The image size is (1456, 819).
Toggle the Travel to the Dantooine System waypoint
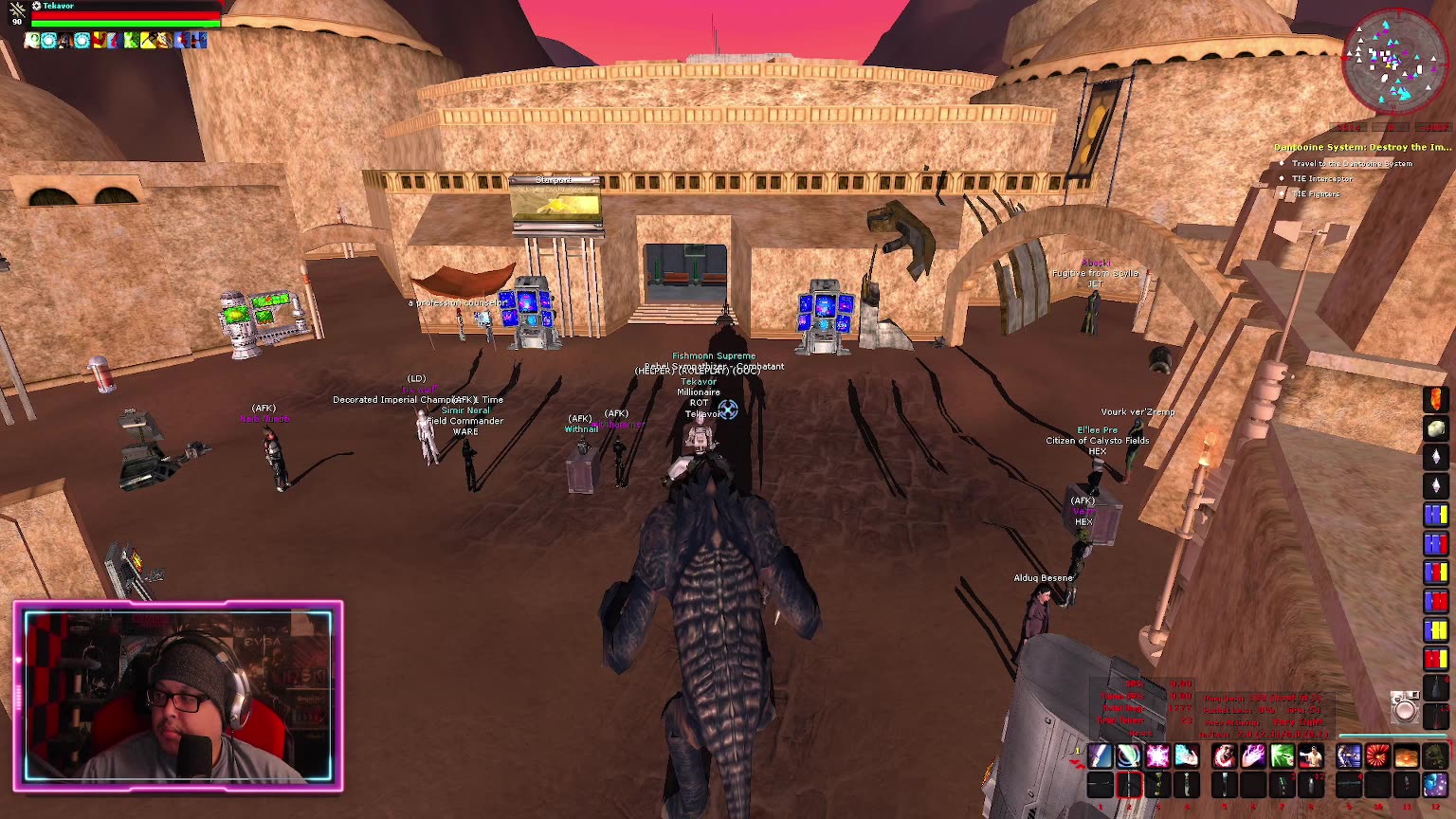[x=1282, y=163]
